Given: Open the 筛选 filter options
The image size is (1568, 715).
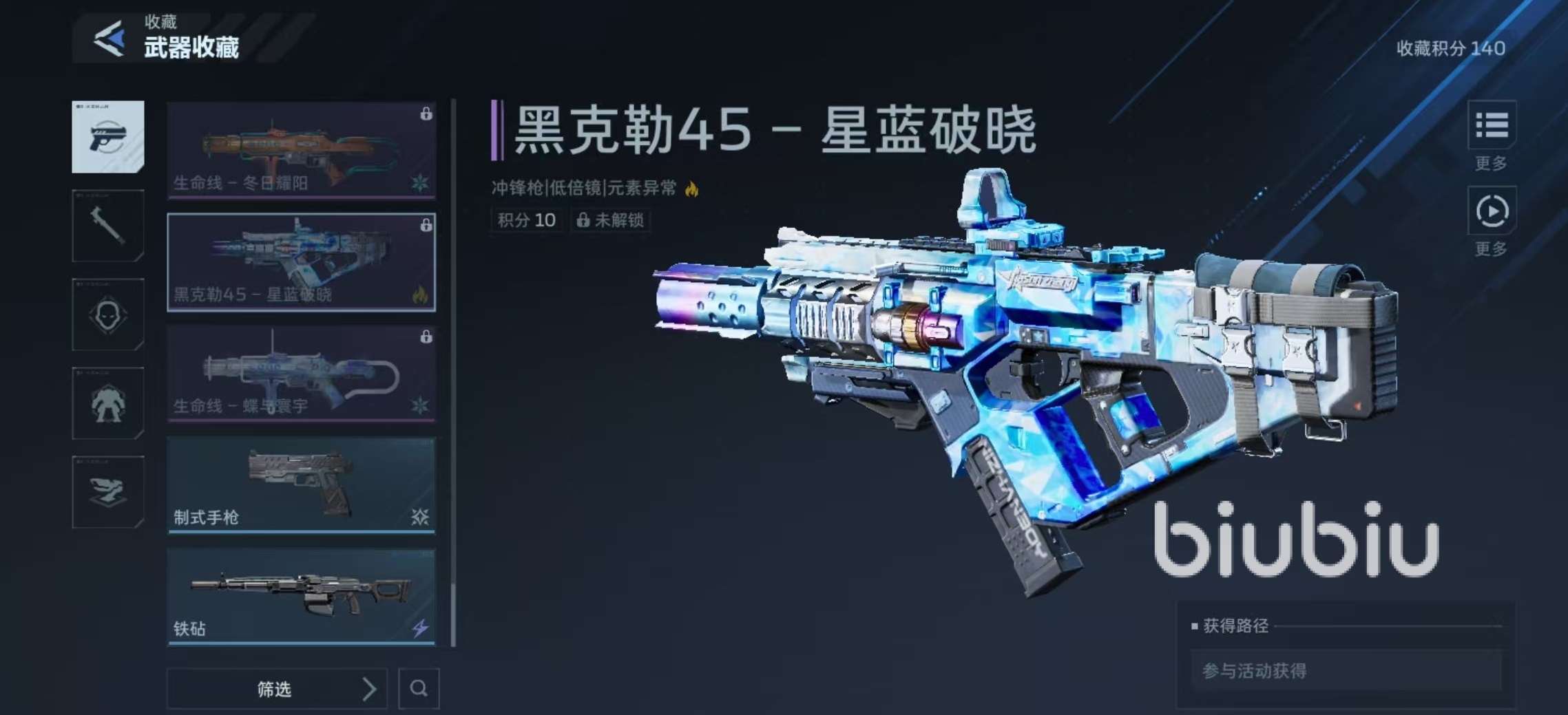Looking at the screenshot, I should click(x=277, y=688).
